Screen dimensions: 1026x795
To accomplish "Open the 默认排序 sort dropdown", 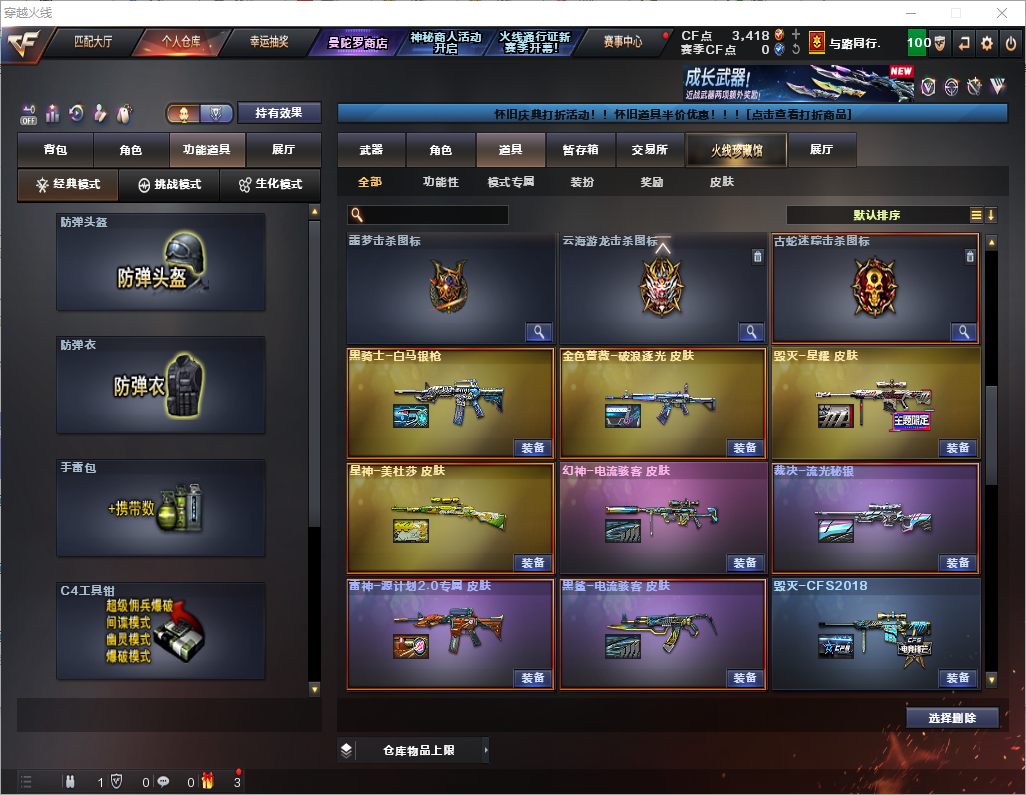I will (878, 215).
